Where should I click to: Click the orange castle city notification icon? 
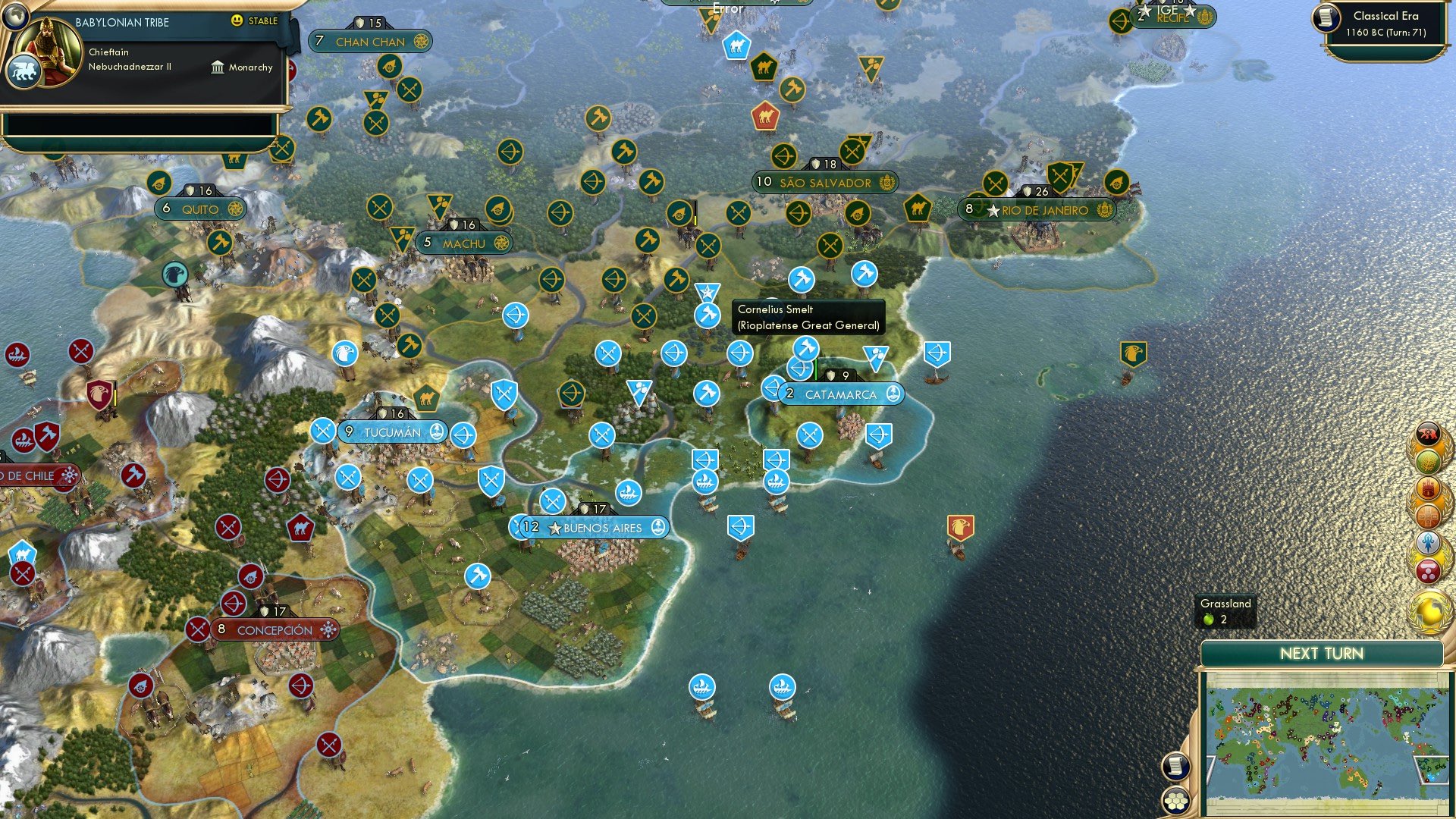[x=1429, y=487]
